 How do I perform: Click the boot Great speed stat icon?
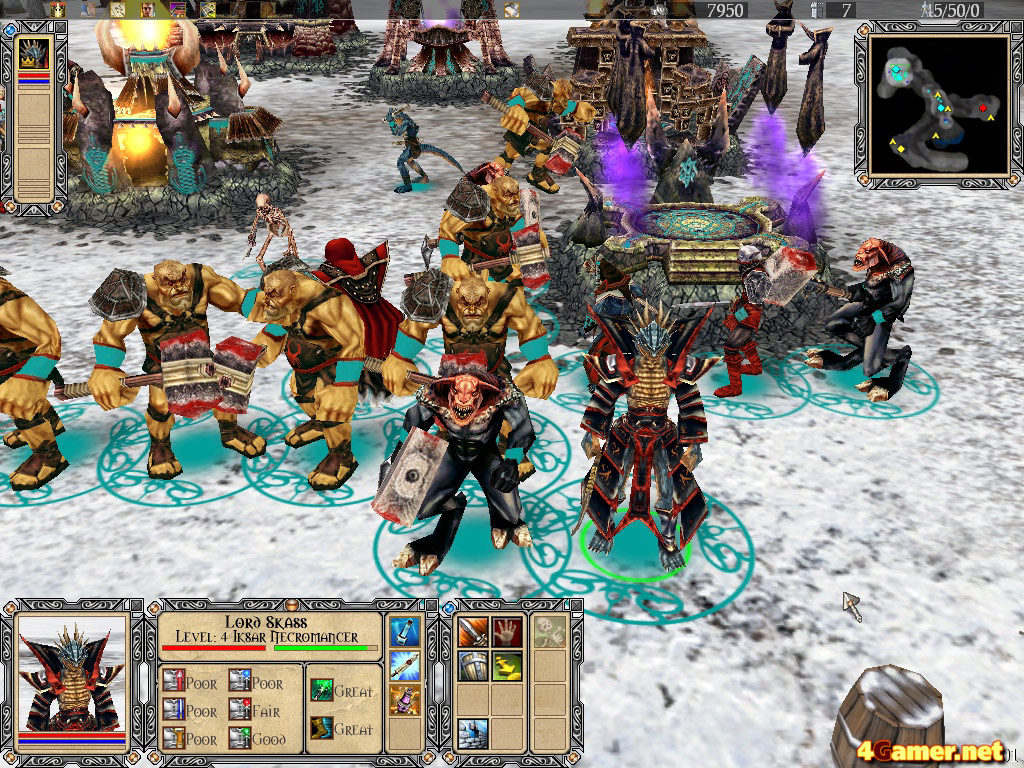321,728
